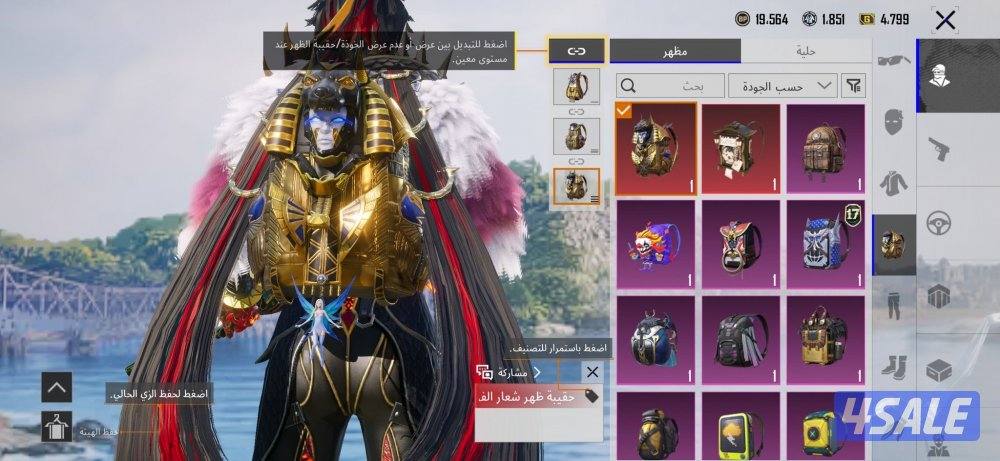Open the حلية tab
The height and width of the screenshot is (461, 1000).
coord(806,51)
